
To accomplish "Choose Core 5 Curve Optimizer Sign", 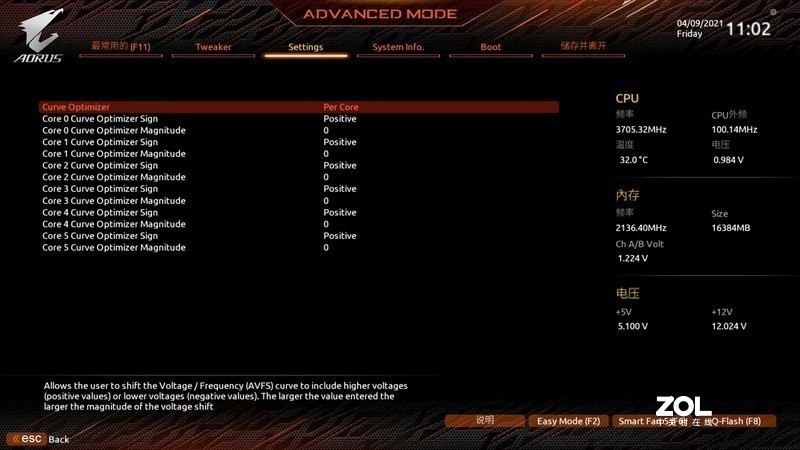I will point(298,236).
